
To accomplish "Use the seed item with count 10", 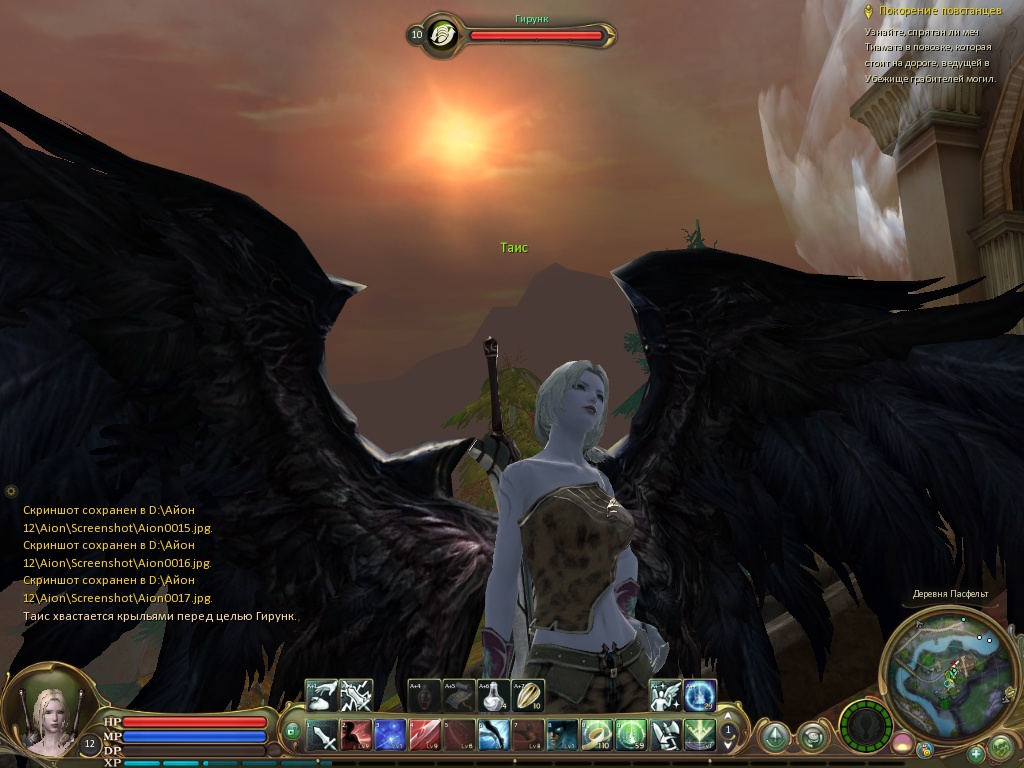I will pyautogui.click(x=527, y=695).
